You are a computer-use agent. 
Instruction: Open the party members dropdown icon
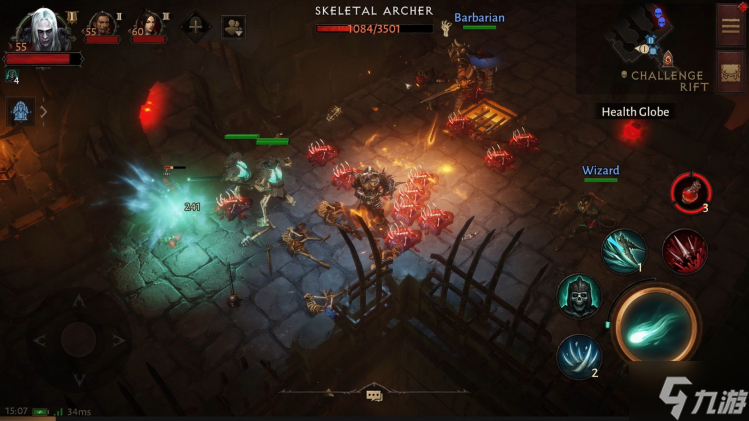(x=233, y=26)
